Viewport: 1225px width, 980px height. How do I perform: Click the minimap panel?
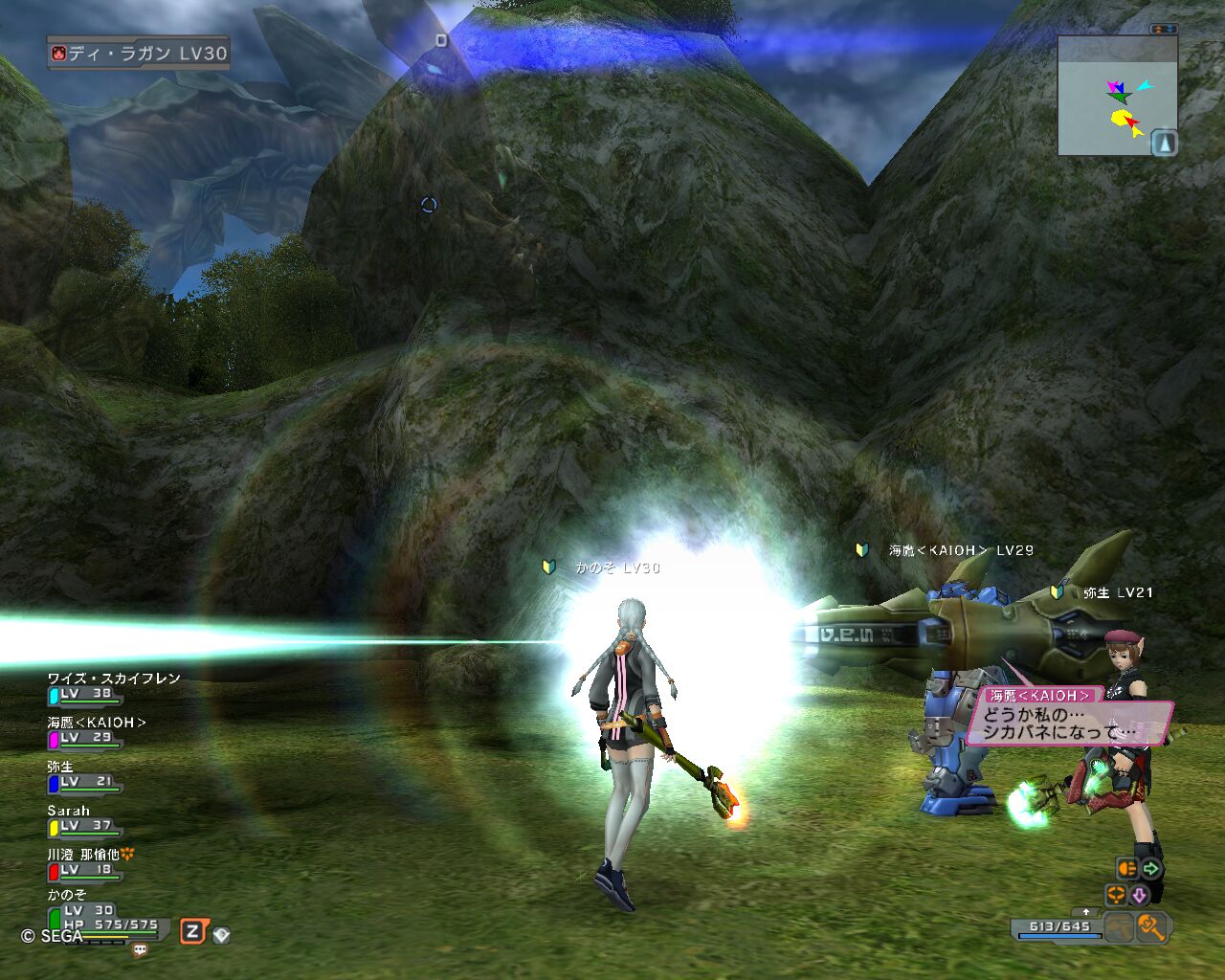1117,96
